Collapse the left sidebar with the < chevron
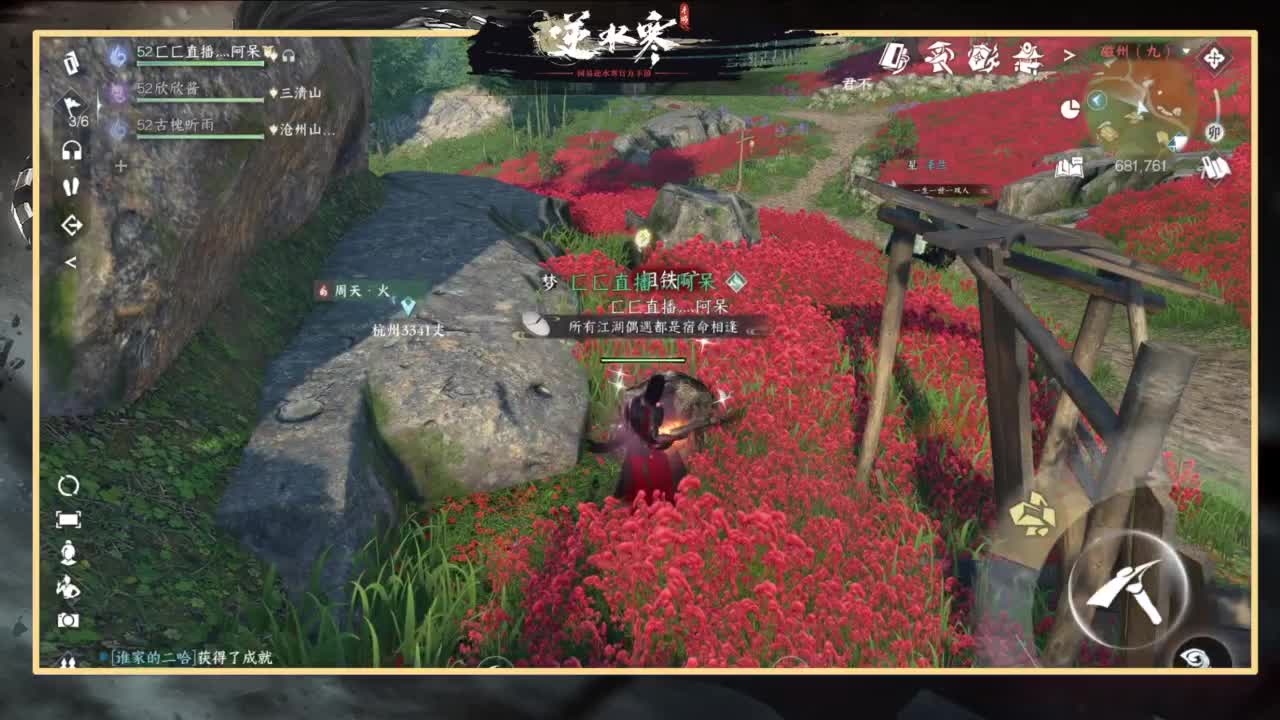1280x720 pixels. [x=70, y=260]
